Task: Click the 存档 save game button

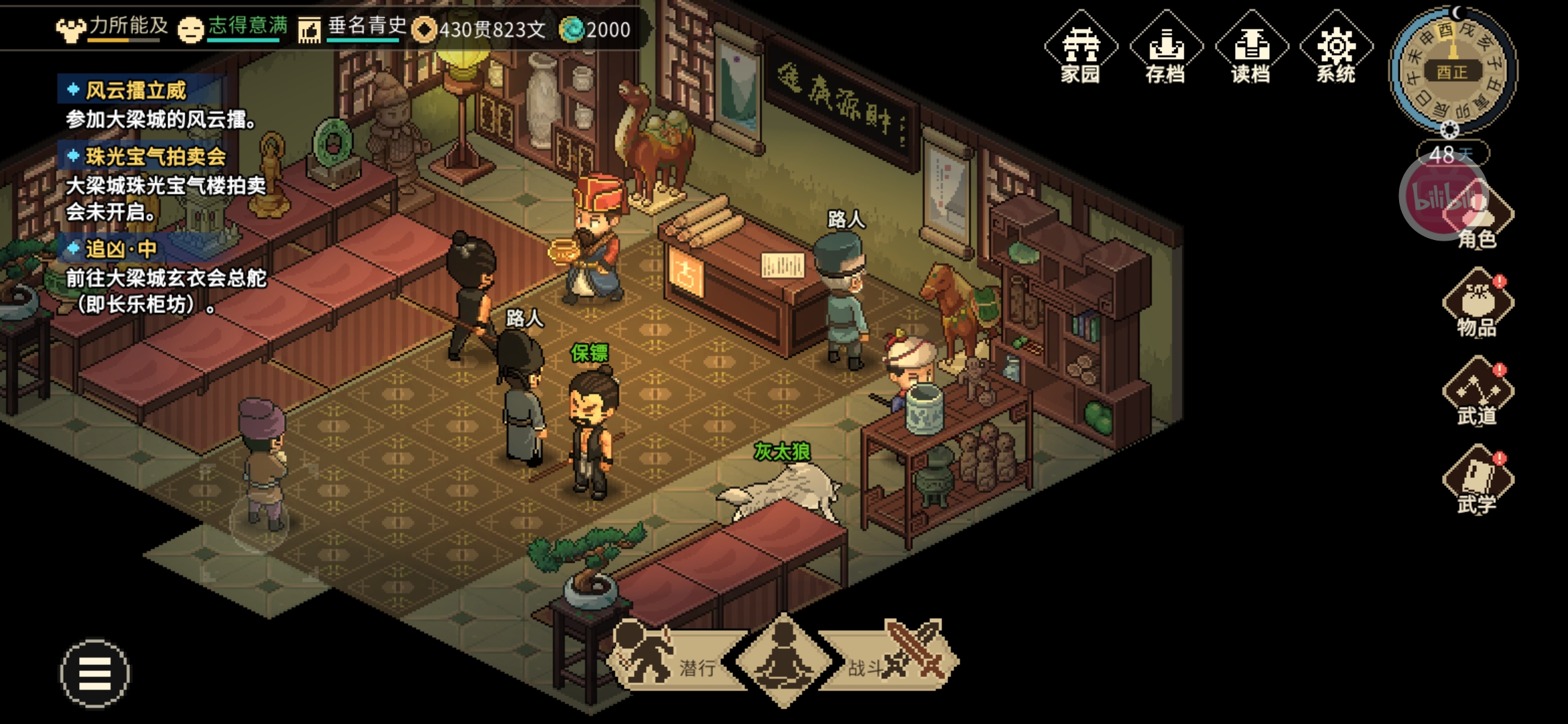Action: [1166, 48]
